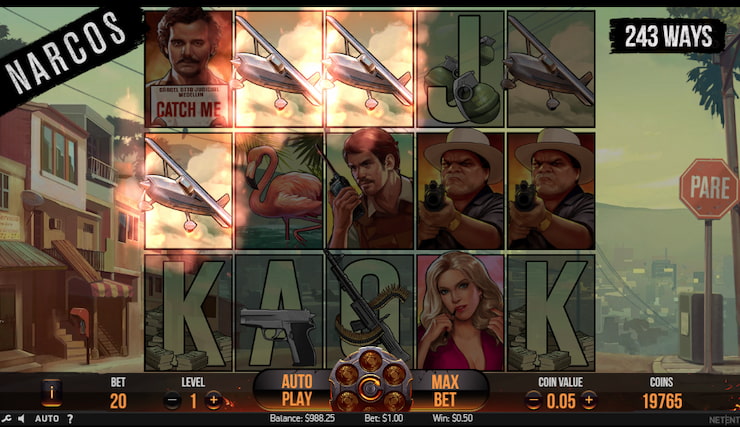Open the AUTO options in the bottom bar

pyautogui.click(x=47, y=419)
